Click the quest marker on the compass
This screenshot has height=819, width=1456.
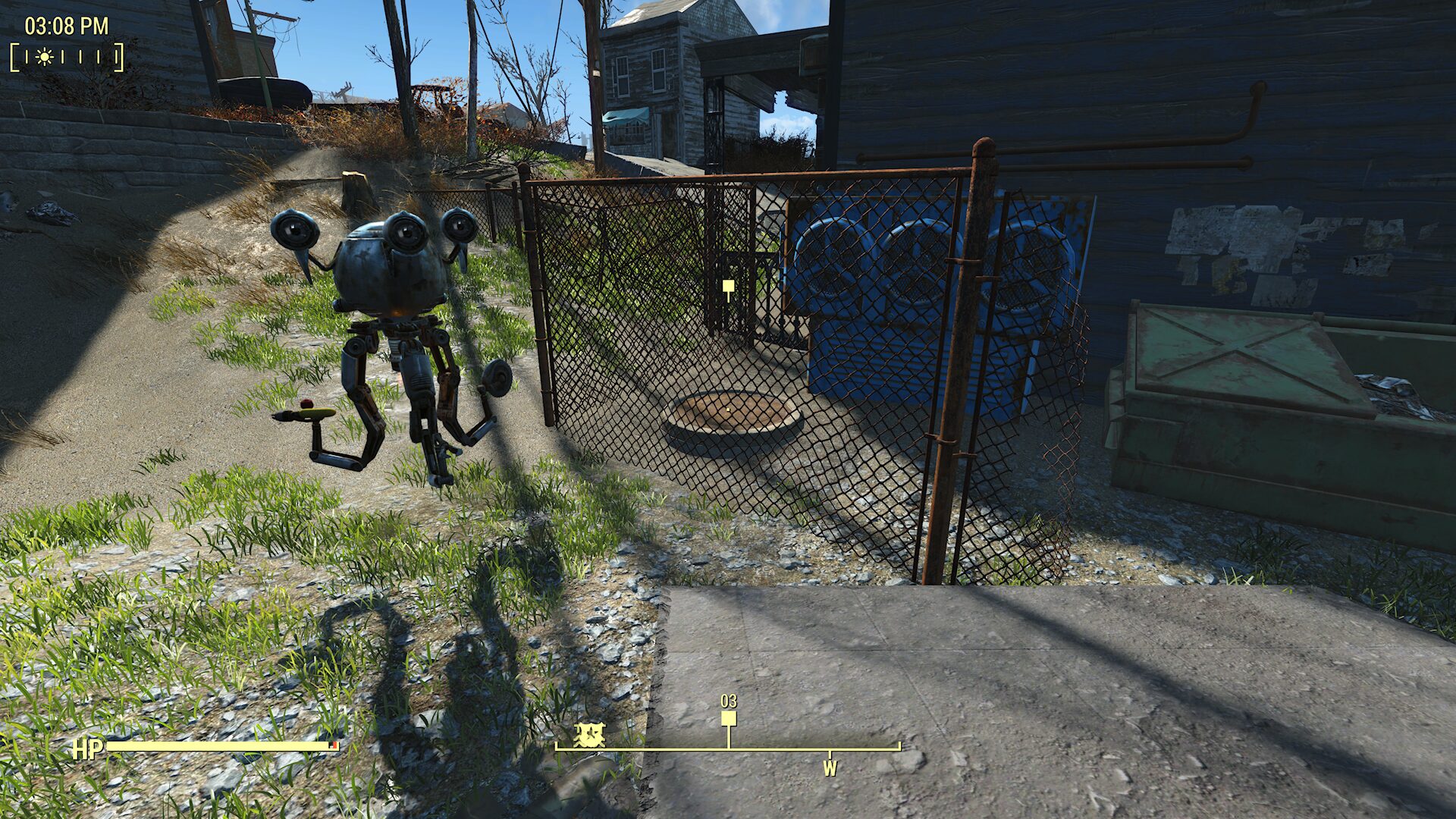pyautogui.click(x=729, y=718)
